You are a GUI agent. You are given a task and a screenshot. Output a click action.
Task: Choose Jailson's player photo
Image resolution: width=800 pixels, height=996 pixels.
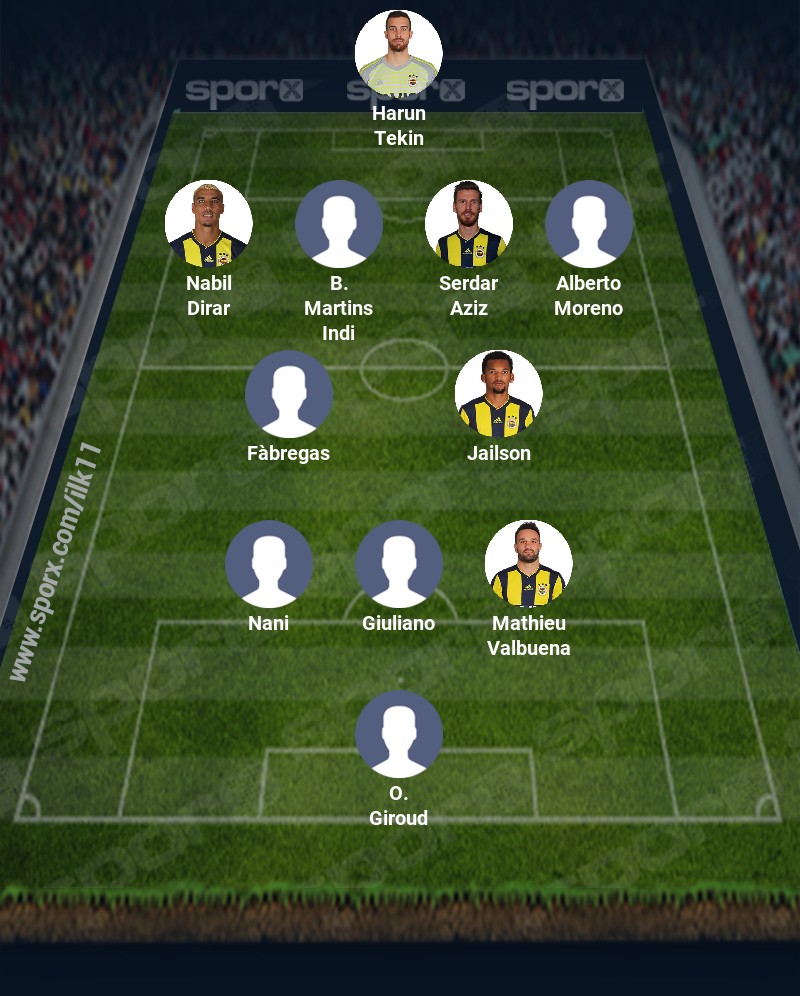coord(499,394)
